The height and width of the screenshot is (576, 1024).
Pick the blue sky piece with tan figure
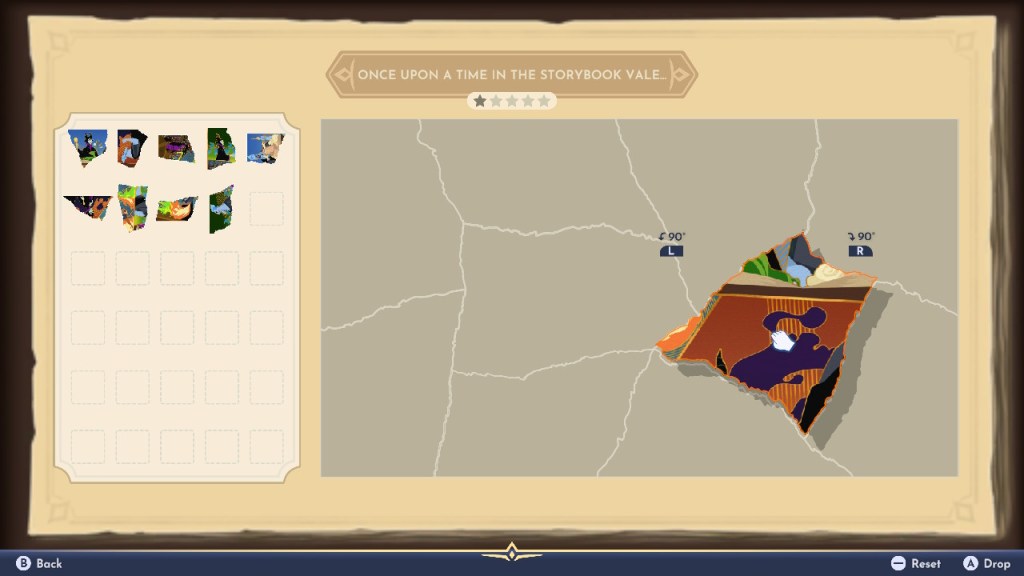265,147
